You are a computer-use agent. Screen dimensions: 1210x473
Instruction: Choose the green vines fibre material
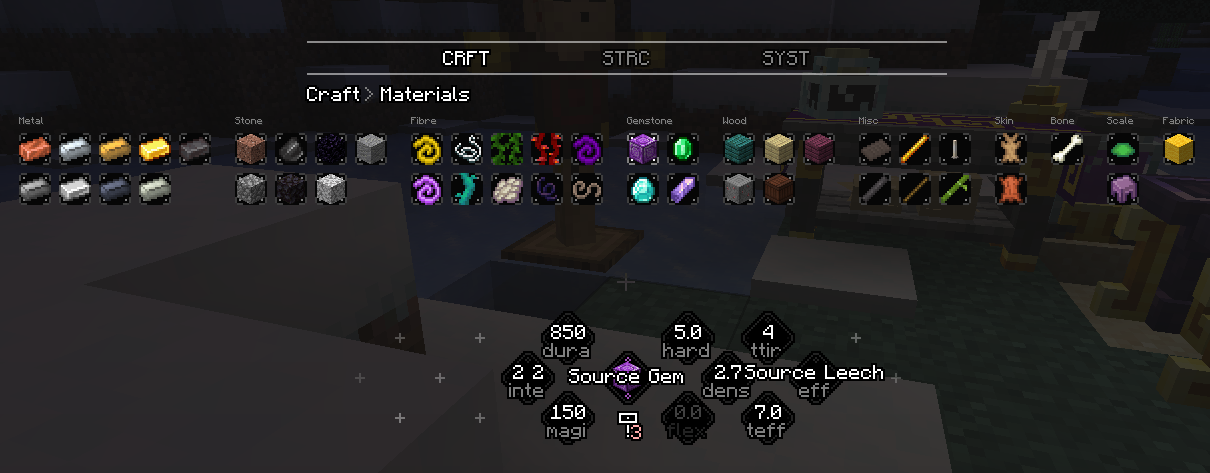pos(507,150)
